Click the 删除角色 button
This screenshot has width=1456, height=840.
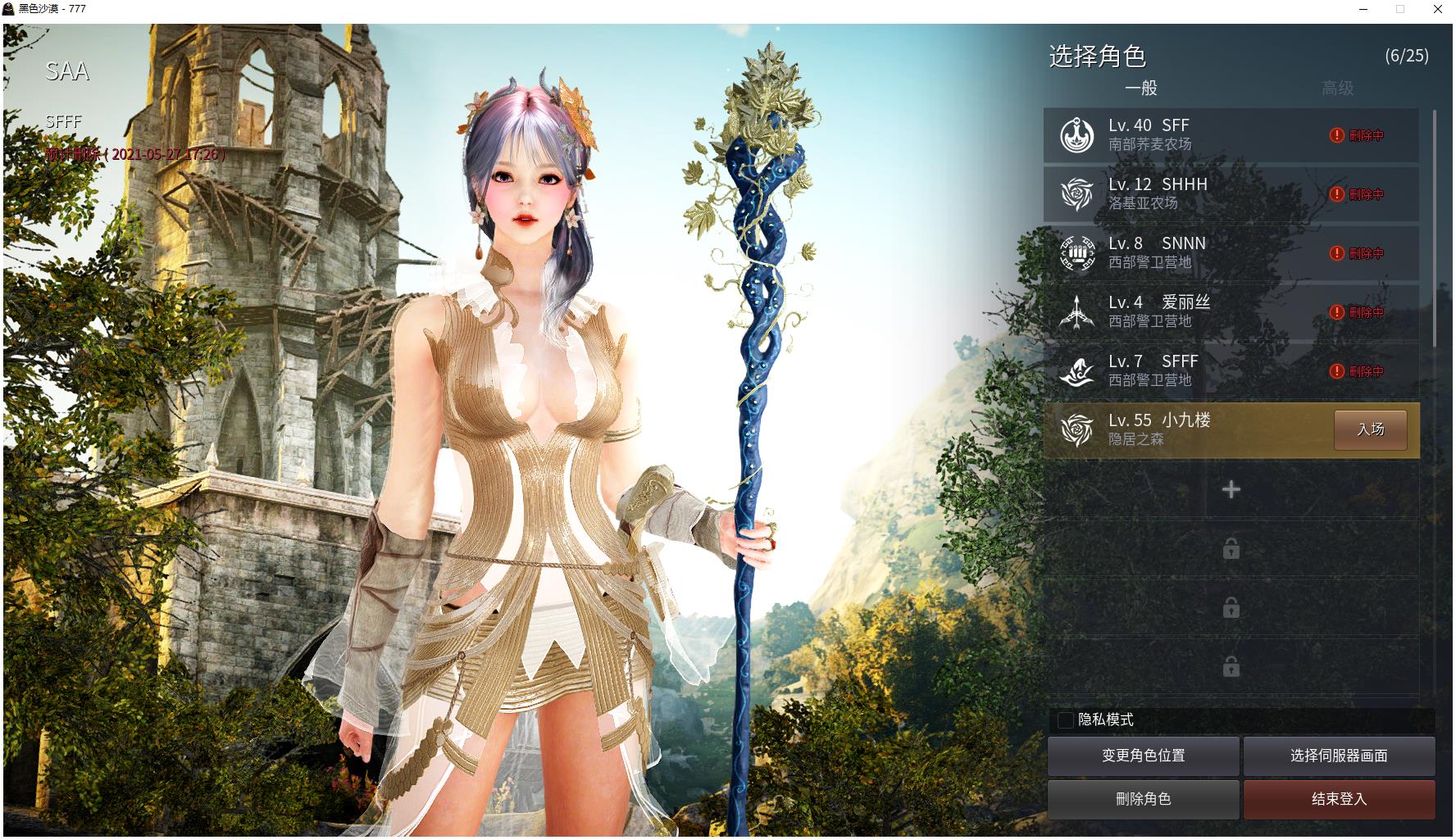click(x=1143, y=799)
